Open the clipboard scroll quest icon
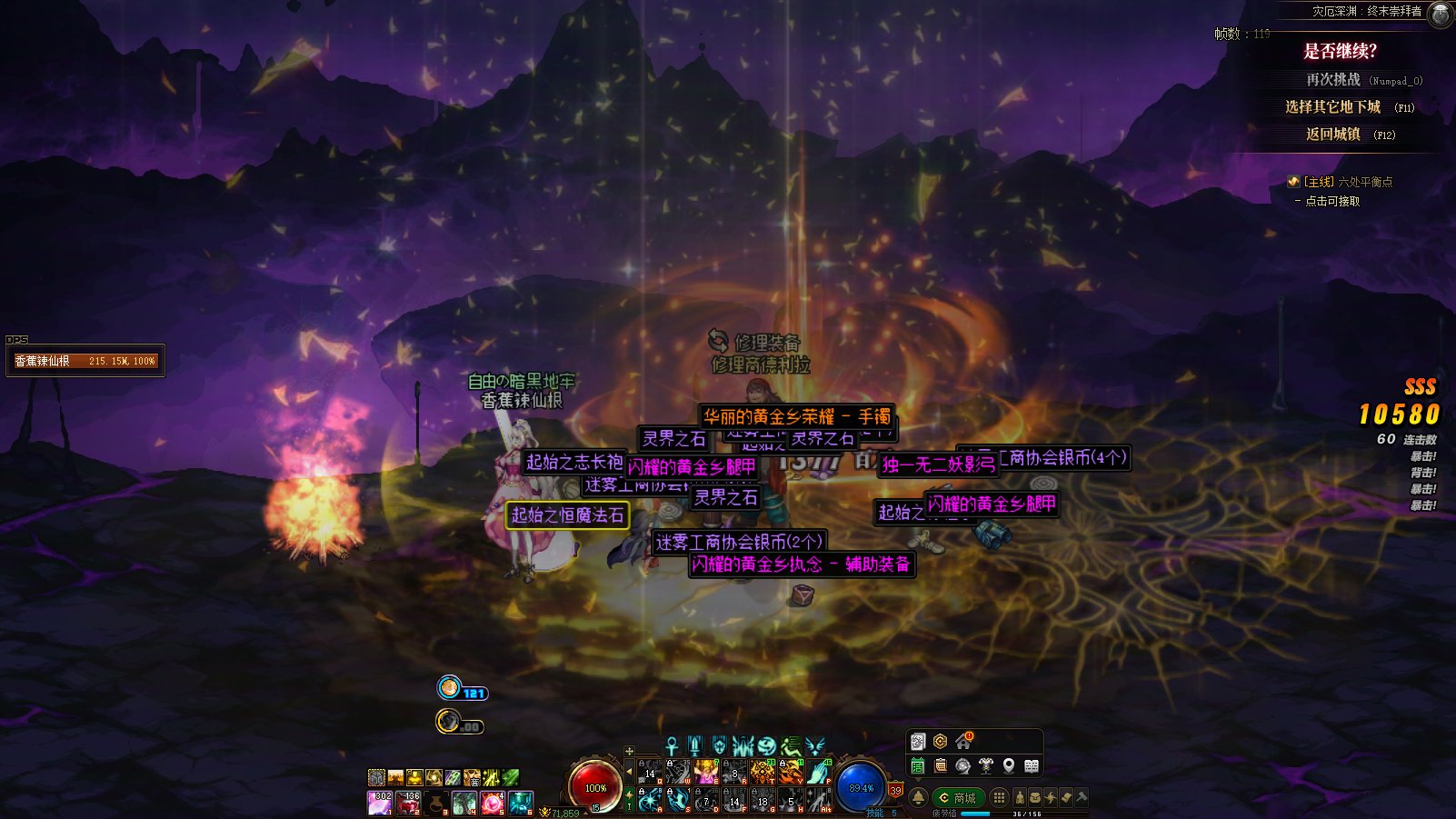1456x819 pixels. coord(941,766)
